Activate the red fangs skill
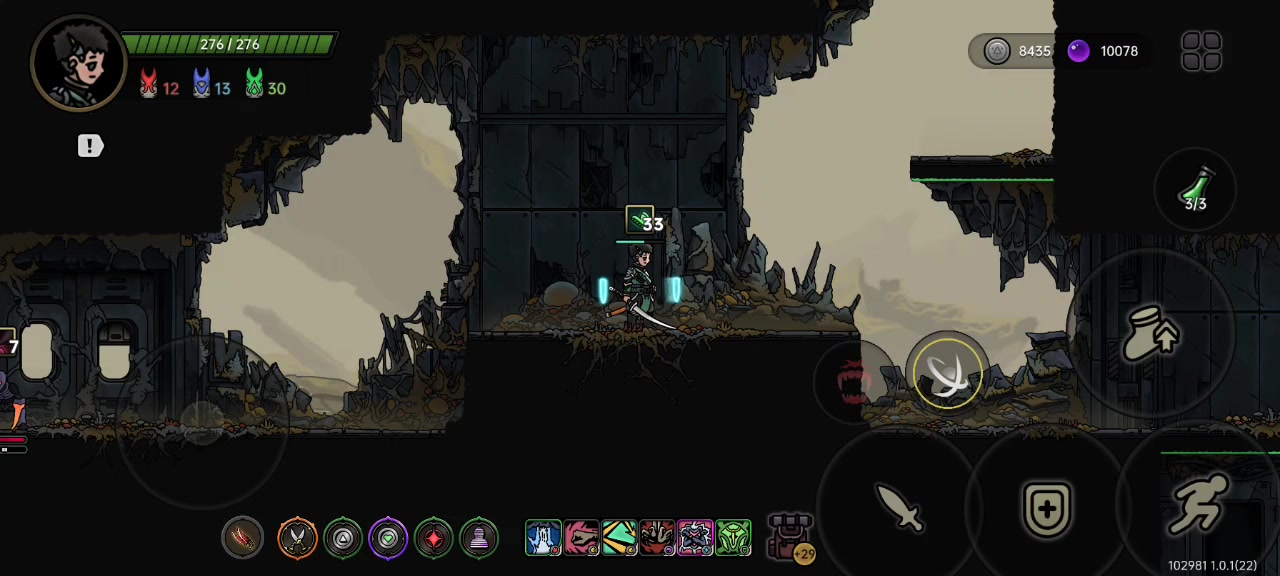Image resolution: width=1280 pixels, height=576 pixels. 853,381
